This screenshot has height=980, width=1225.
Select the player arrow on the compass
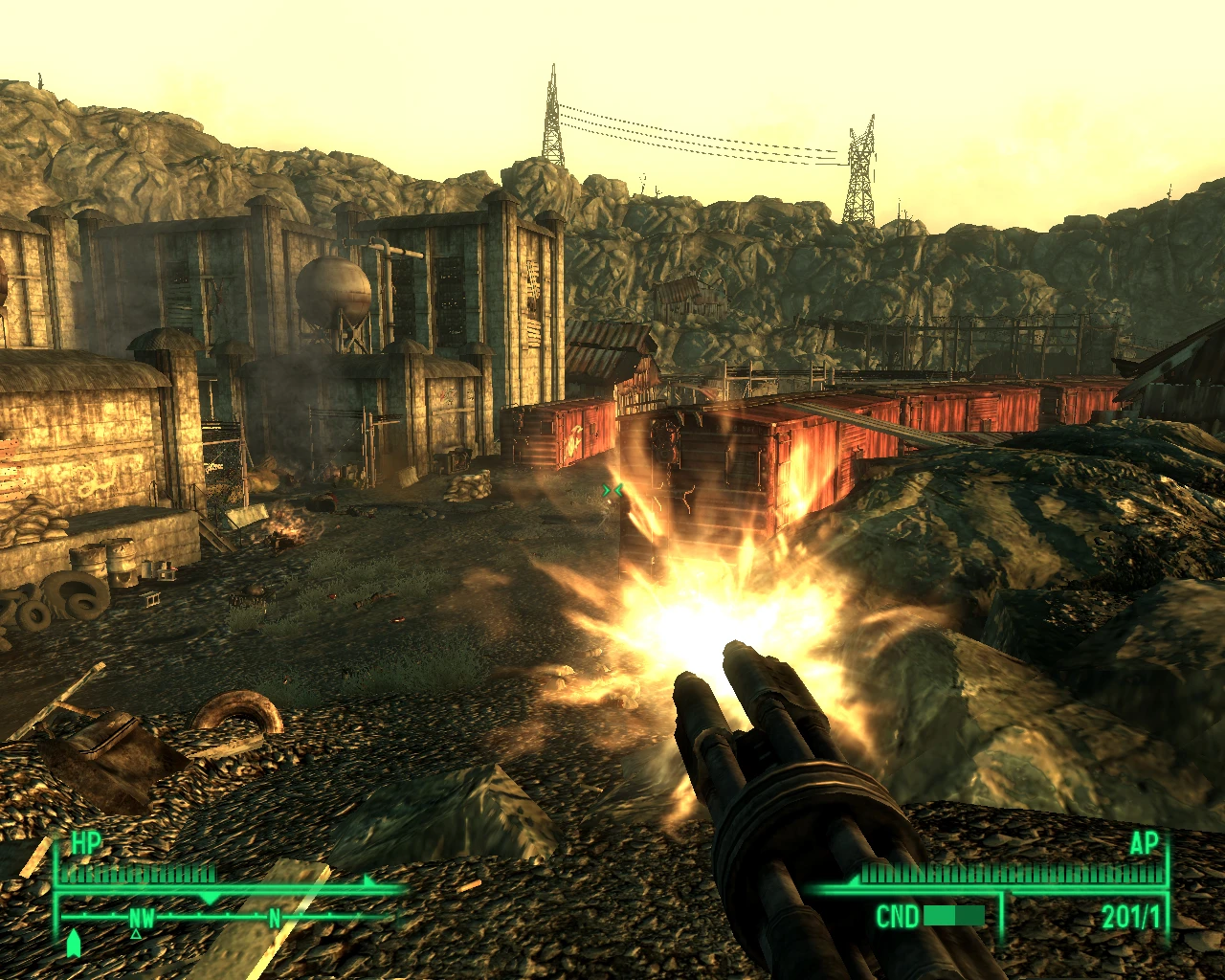[74, 943]
